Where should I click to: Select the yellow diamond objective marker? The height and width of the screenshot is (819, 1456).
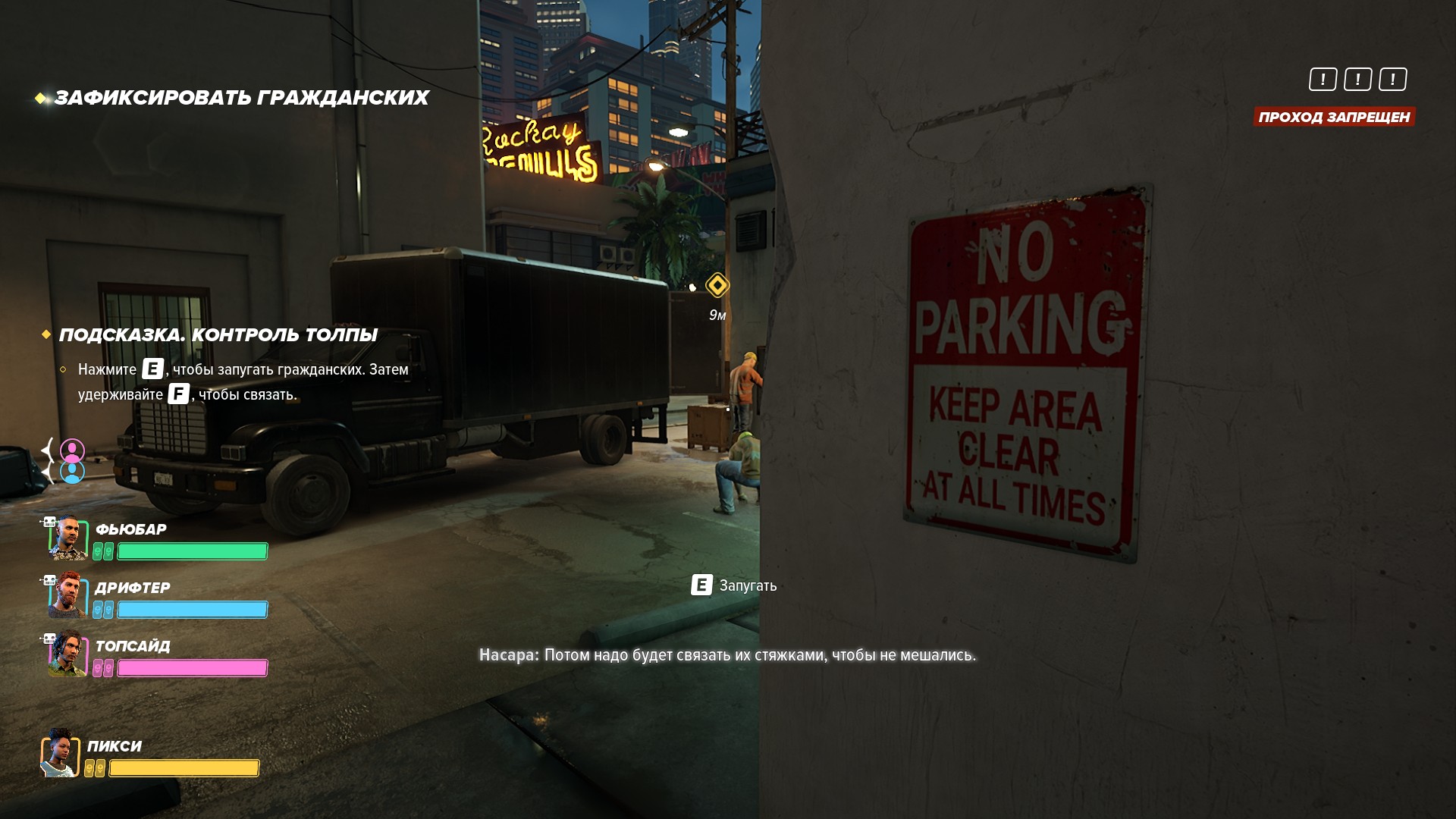coord(717,285)
